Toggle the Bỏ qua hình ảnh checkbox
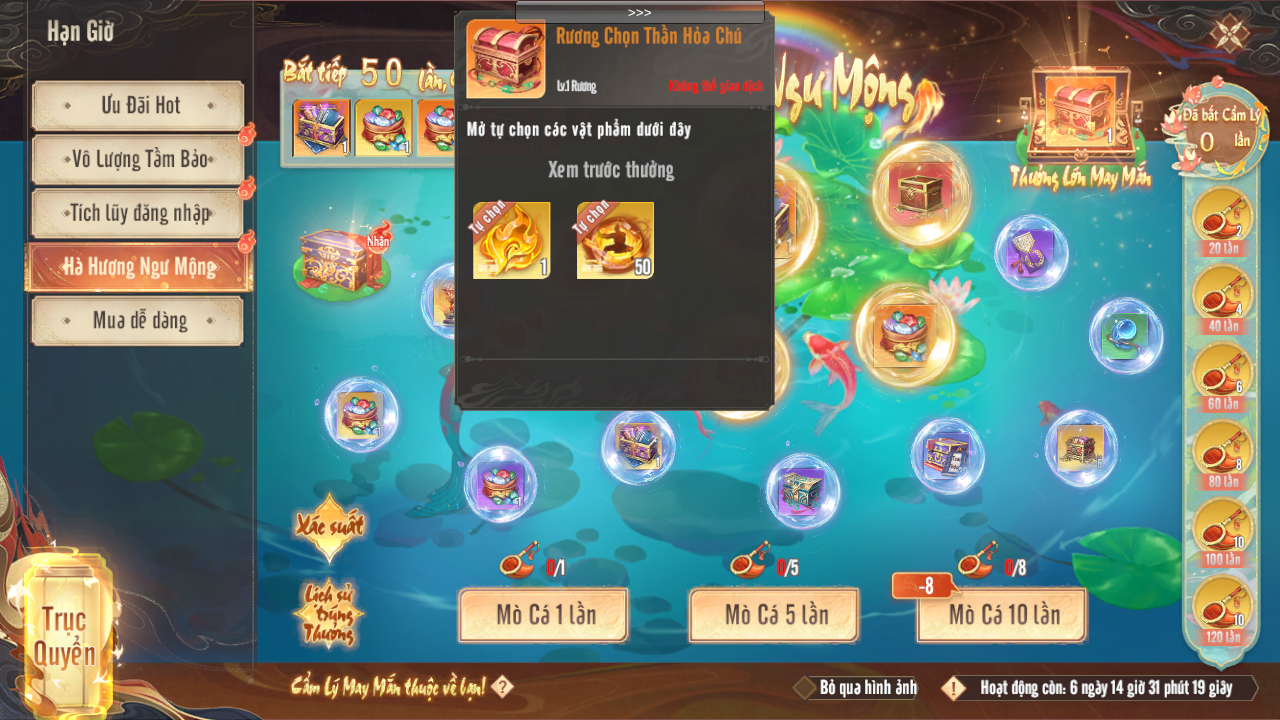This screenshot has height=720, width=1280. [806, 688]
